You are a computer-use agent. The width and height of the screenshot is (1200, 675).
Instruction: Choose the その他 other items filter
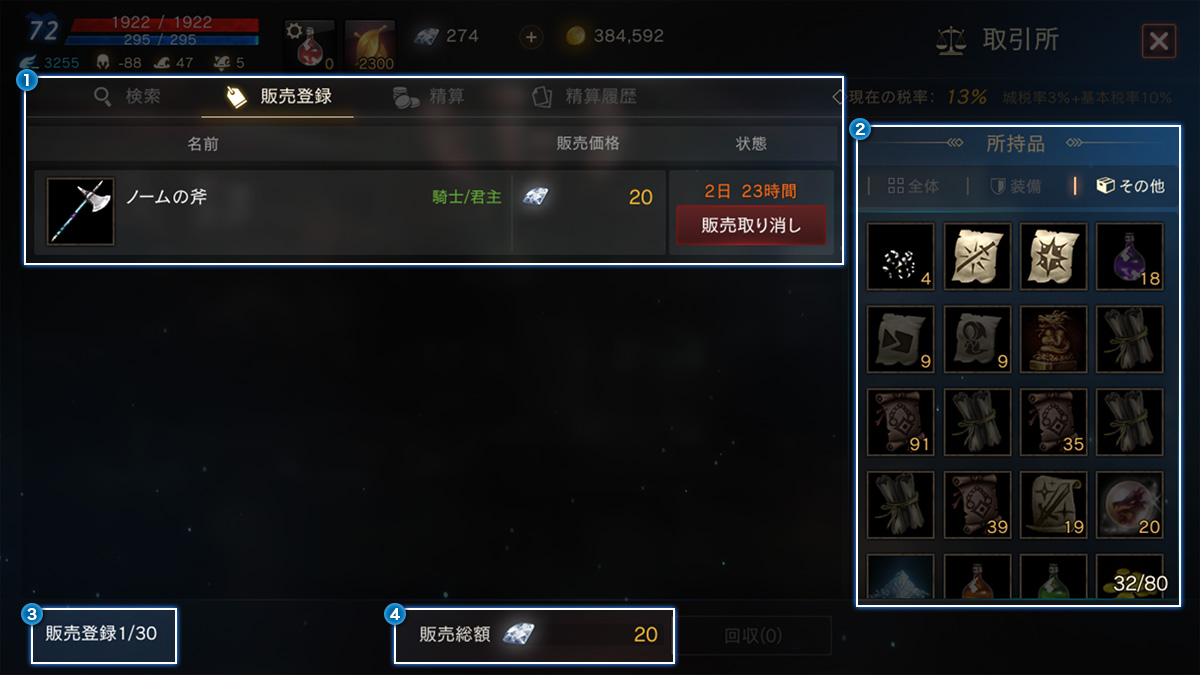[1131, 186]
